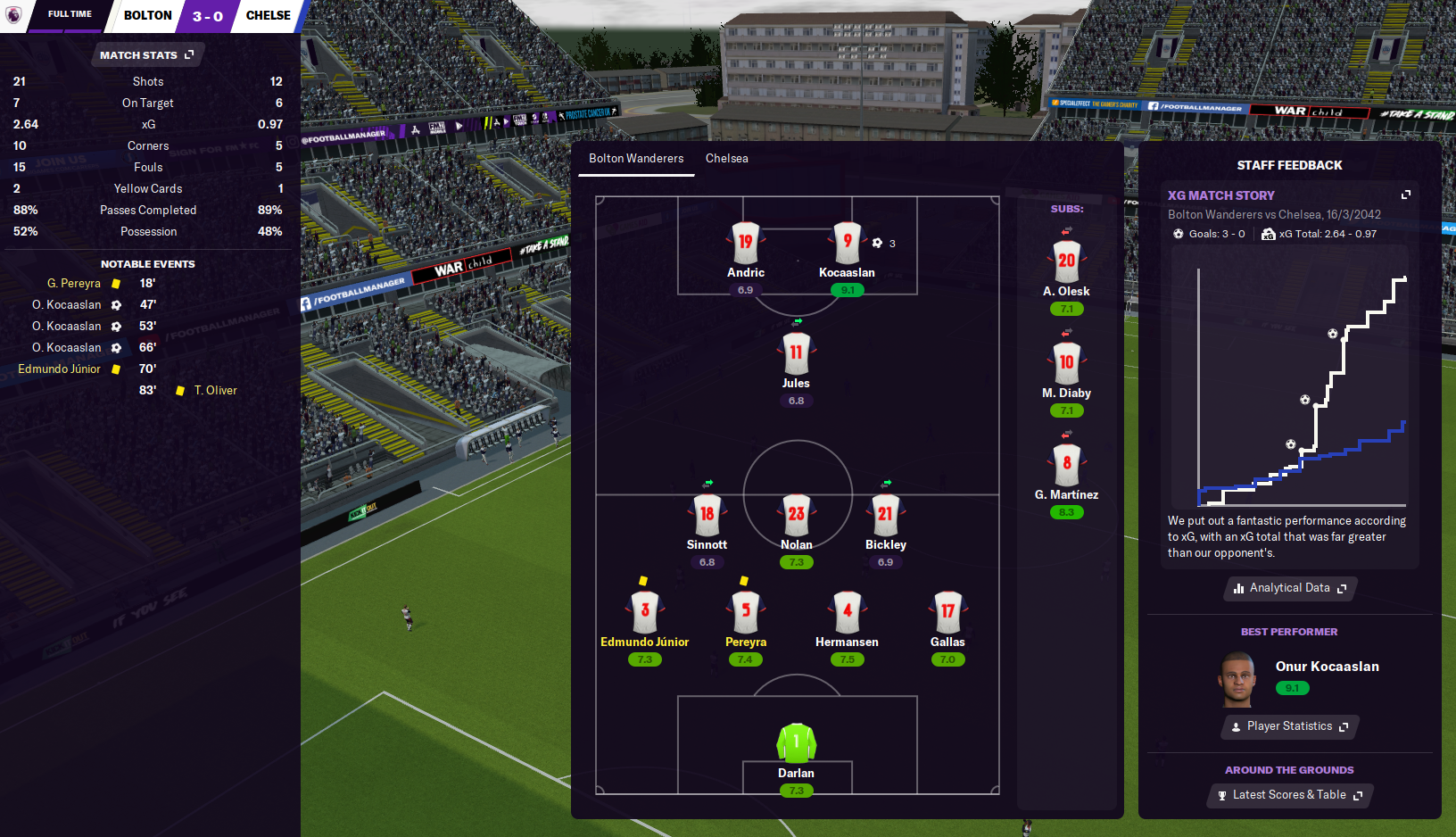Open the Match Stats panel
This screenshot has width=1456, height=837.
pyautogui.click(x=146, y=55)
